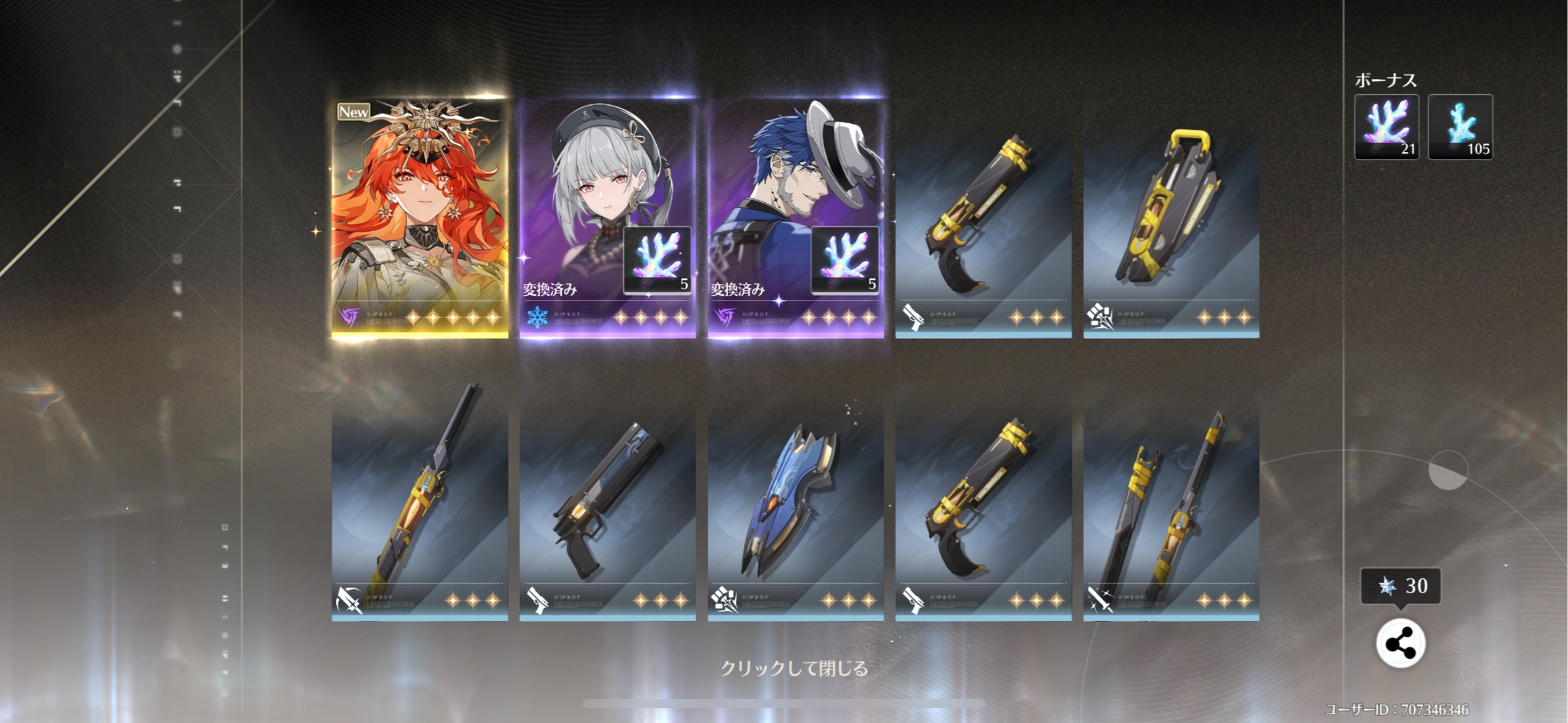
Task: Select the black and yellow sword card
Action: (1171, 502)
